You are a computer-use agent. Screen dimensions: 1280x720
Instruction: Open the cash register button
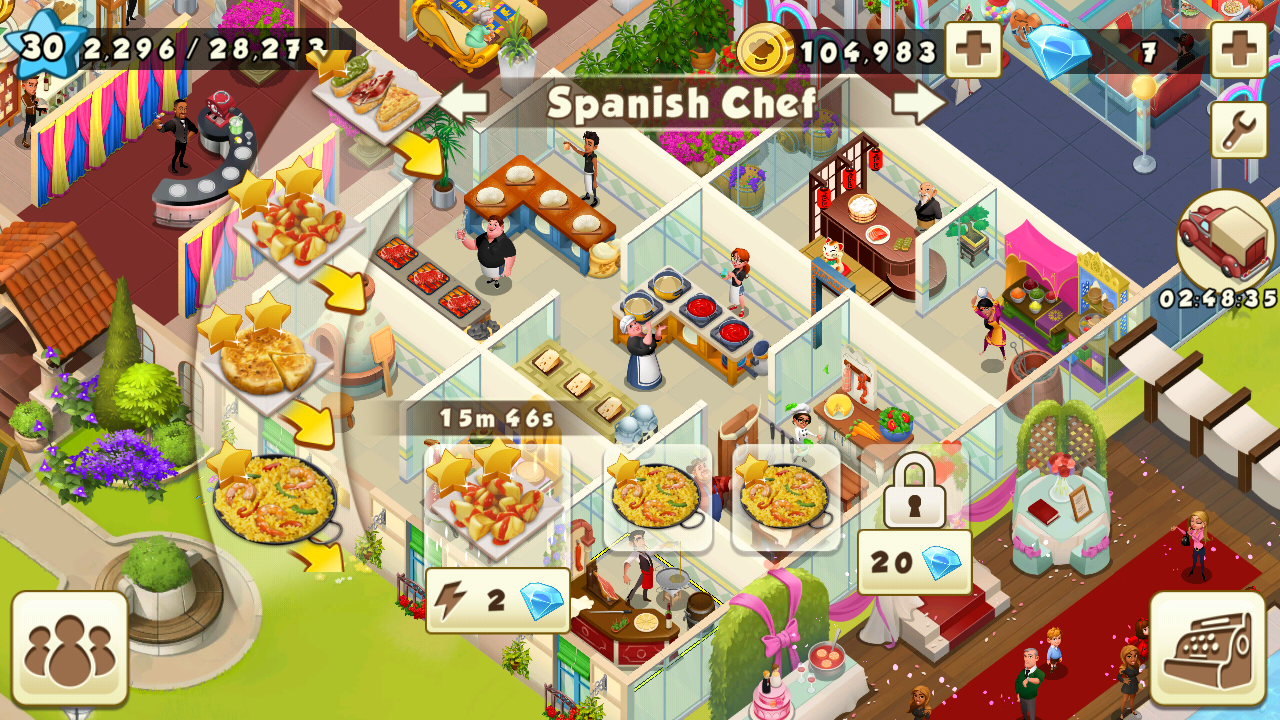pos(1207,648)
